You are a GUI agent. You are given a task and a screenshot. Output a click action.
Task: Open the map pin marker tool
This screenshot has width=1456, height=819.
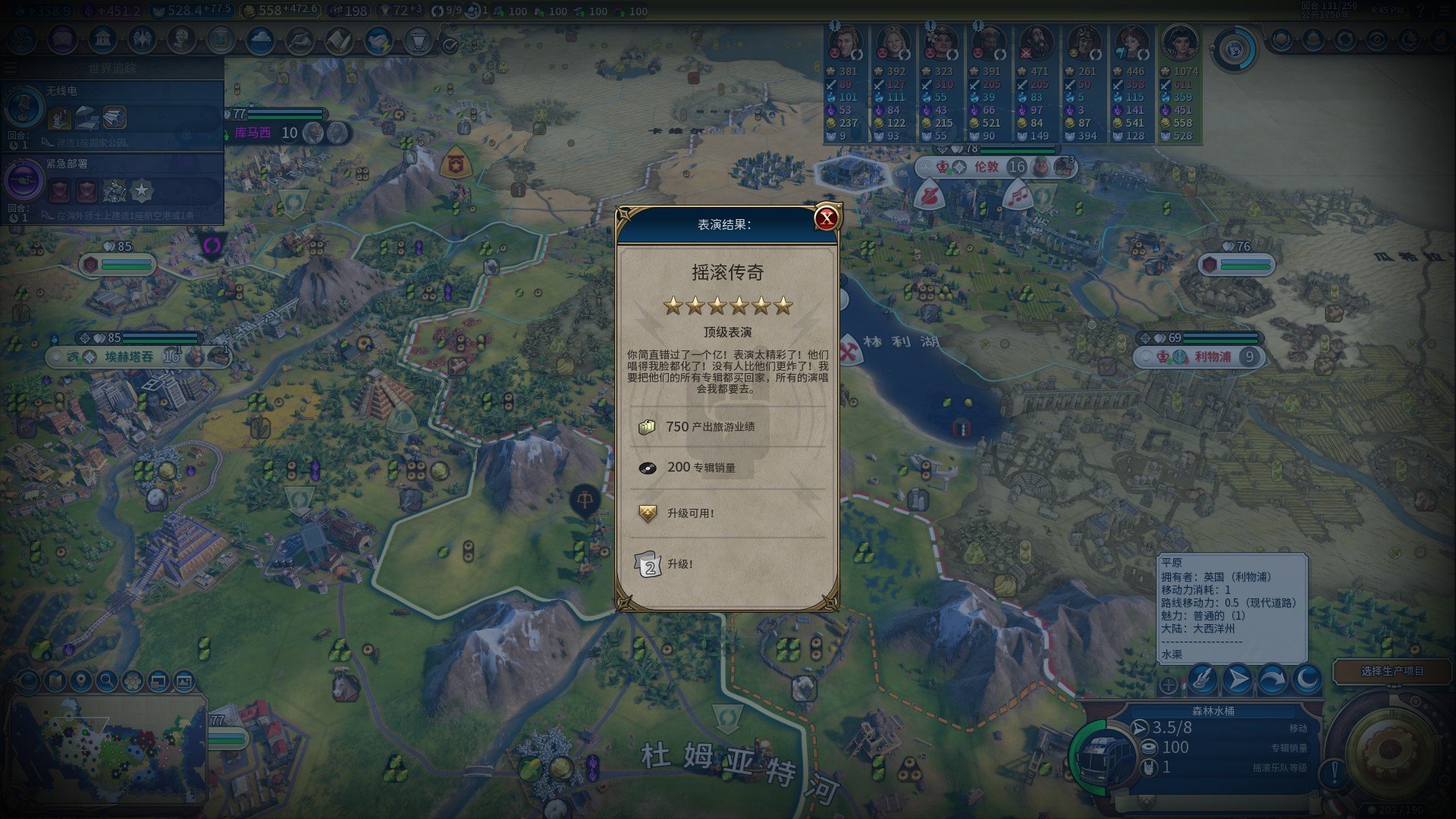coord(80,681)
